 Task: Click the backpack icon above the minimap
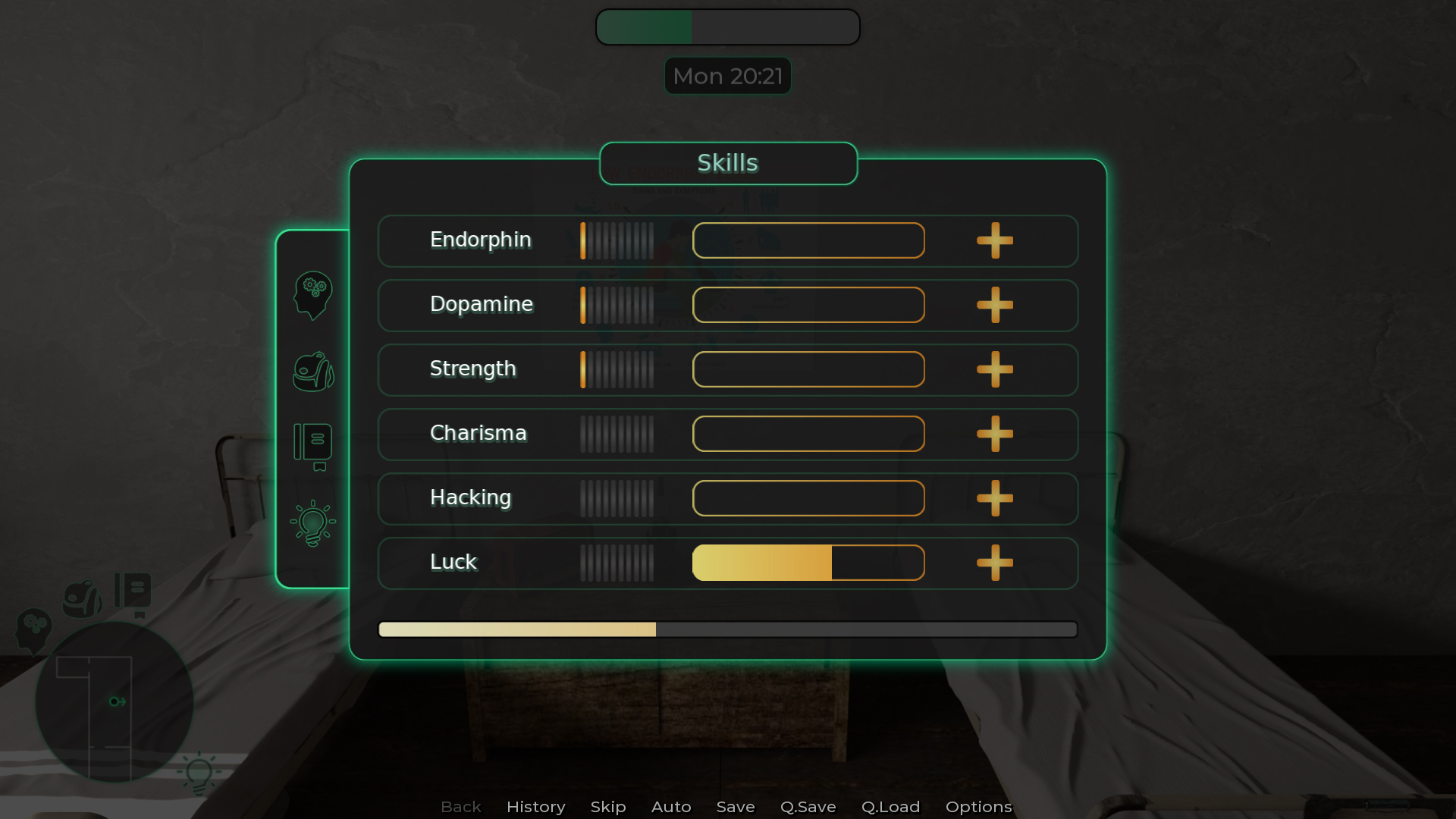(x=82, y=599)
